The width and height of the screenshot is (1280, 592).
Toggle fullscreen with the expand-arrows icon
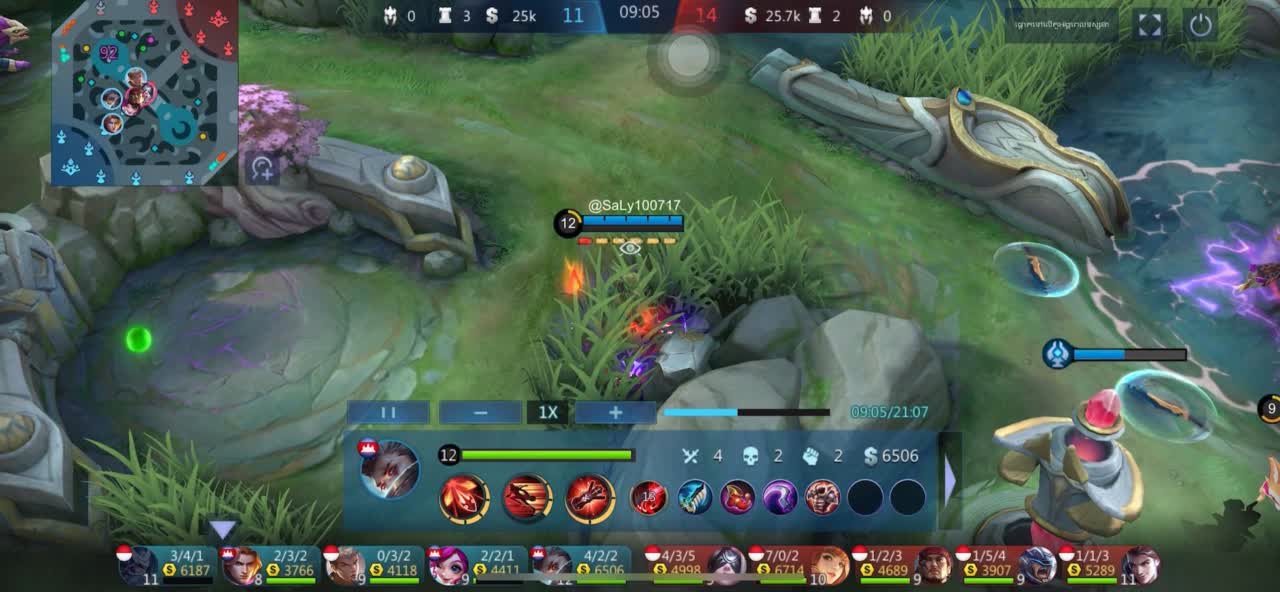pyautogui.click(x=1151, y=25)
